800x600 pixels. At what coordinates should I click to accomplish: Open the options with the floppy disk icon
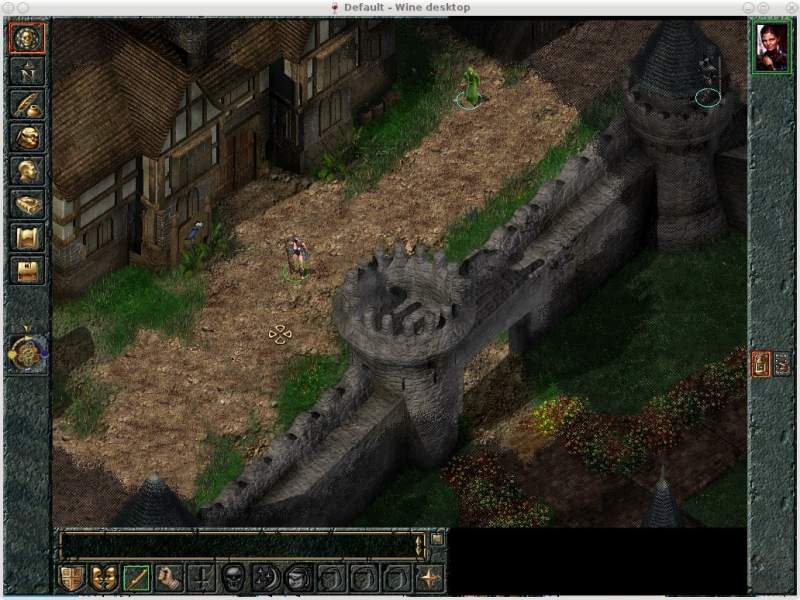click(x=27, y=270)
